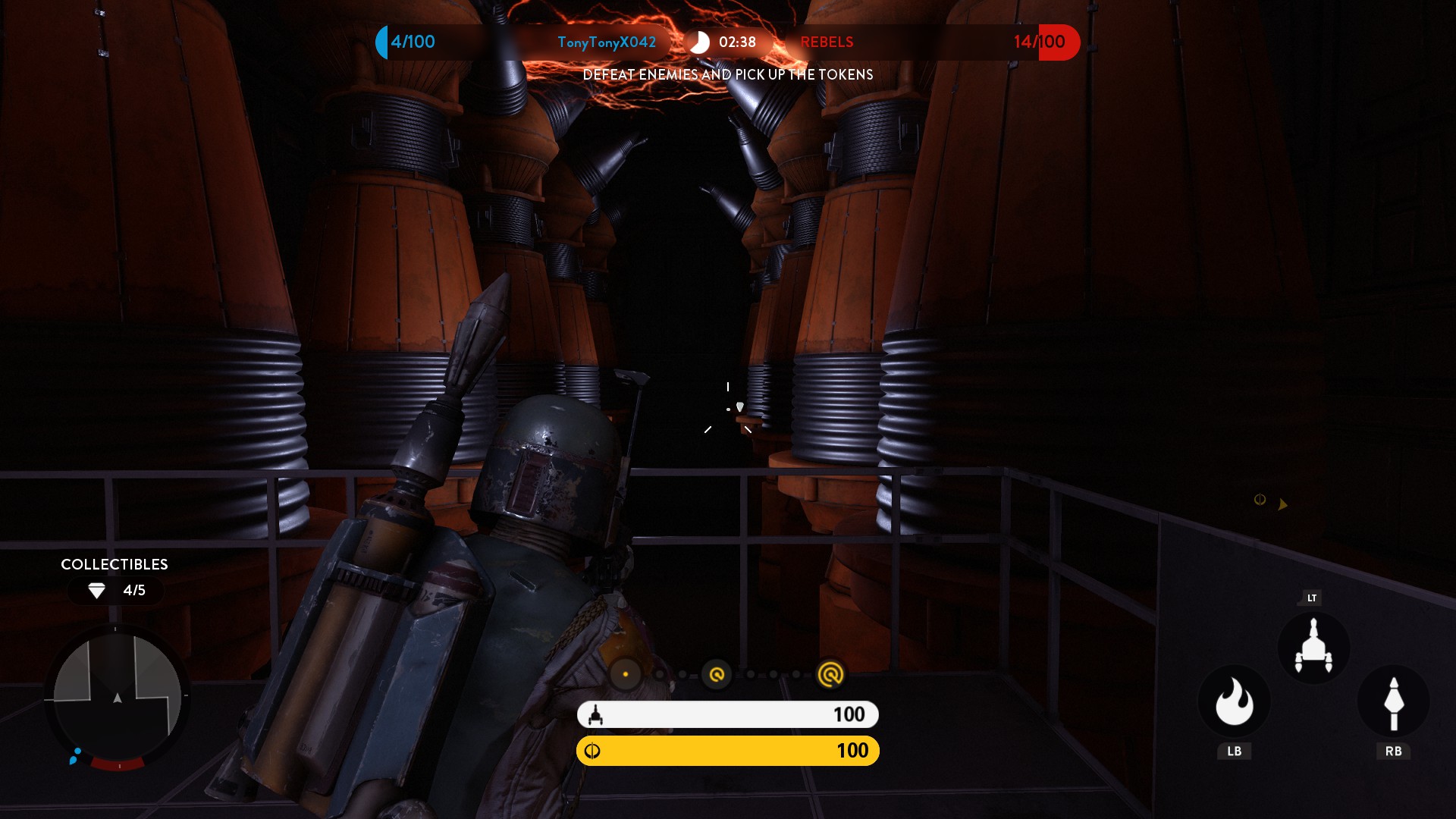Click the objective text about tokens
Screen dimensions: 1456x819
pyautogui.click(x=728, y=74)
